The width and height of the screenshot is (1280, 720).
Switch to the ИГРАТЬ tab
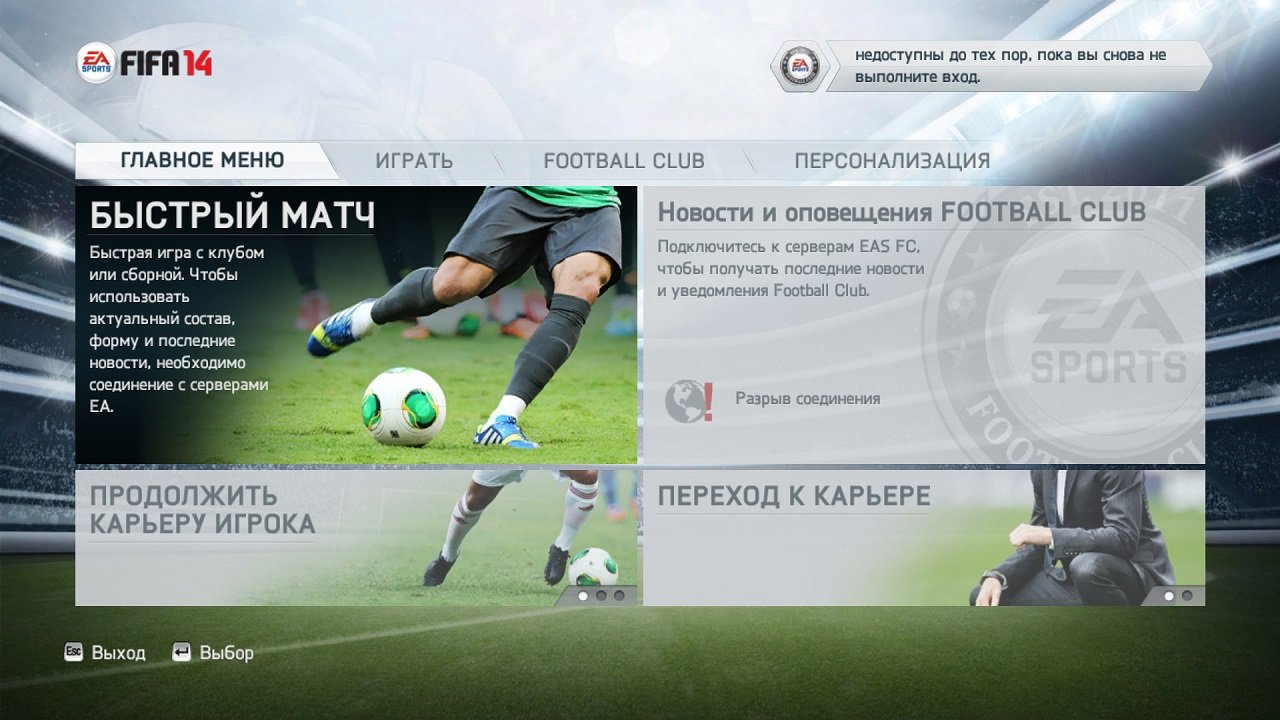click(x=415, y=159)
